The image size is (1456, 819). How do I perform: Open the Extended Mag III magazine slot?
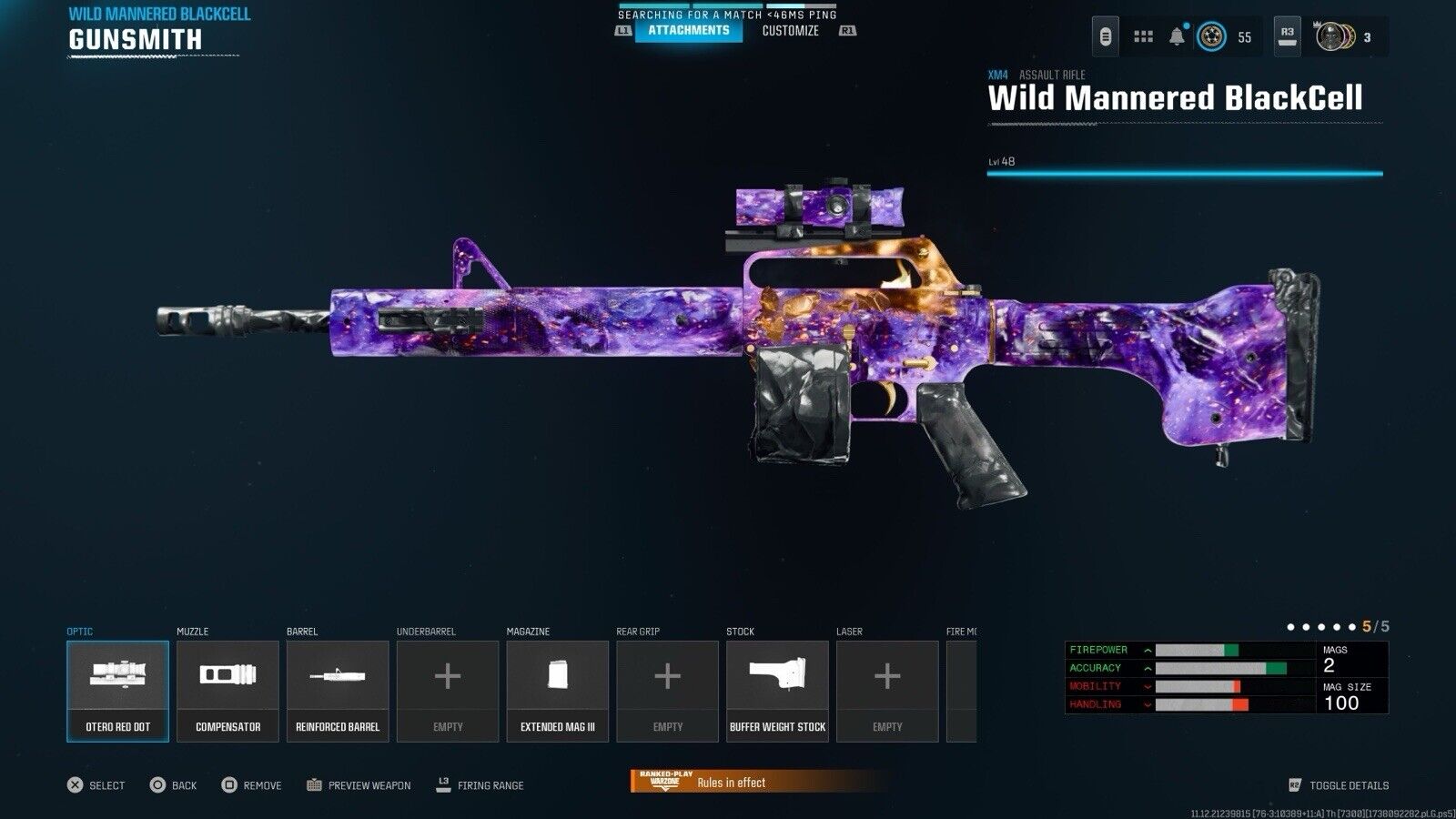(x=558, y=691)
